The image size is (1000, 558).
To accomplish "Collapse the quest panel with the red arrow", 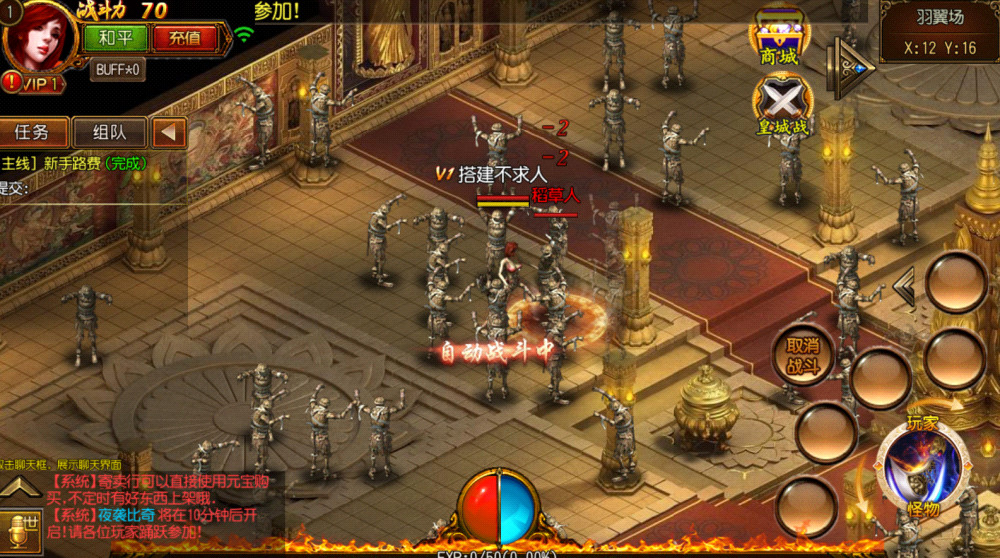I will click(170, 132).
